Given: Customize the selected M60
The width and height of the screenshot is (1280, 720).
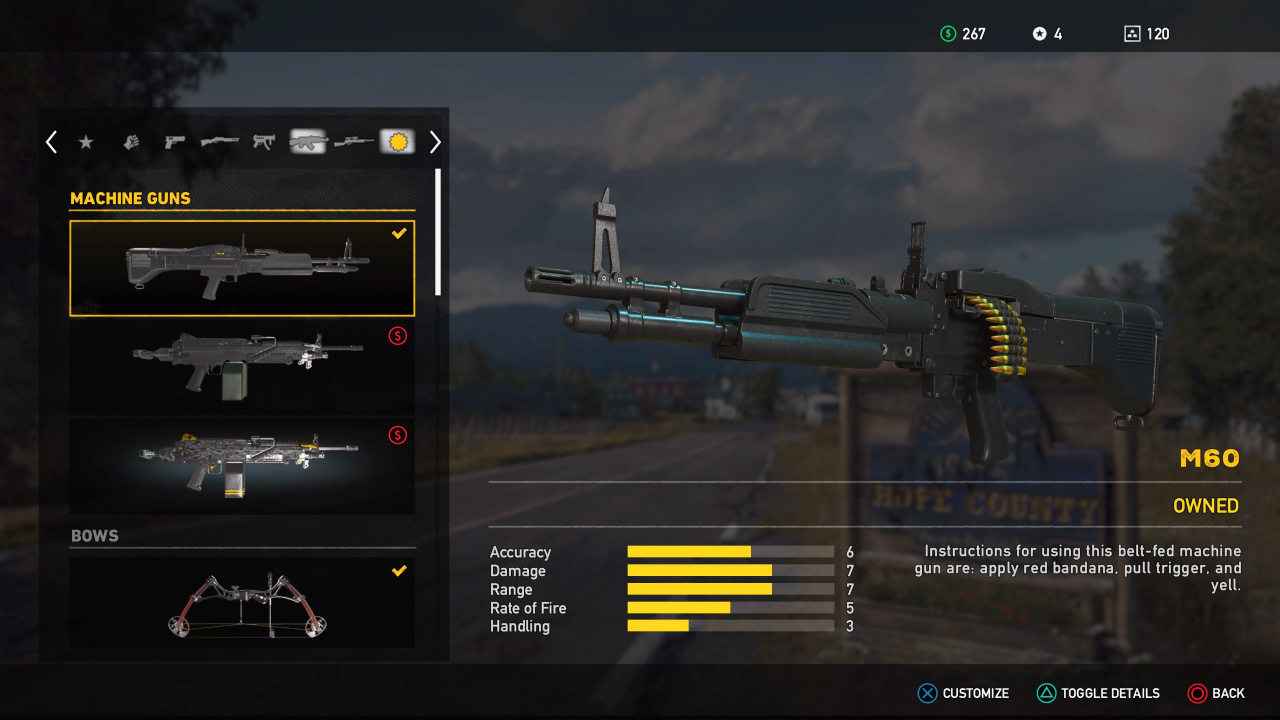Looking at the screenshot, I should 964,693.
